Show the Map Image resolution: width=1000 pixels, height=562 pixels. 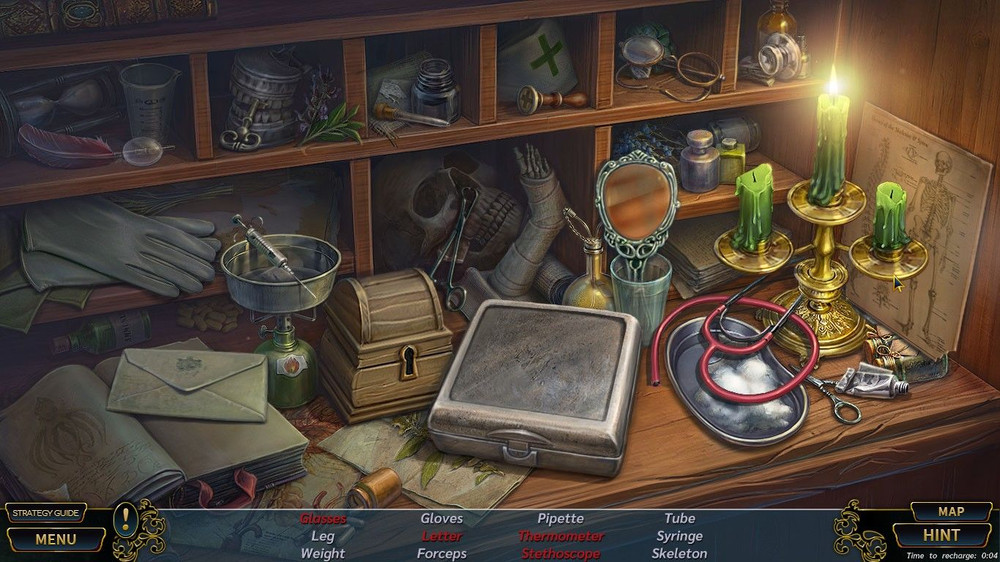pos(950,511)
